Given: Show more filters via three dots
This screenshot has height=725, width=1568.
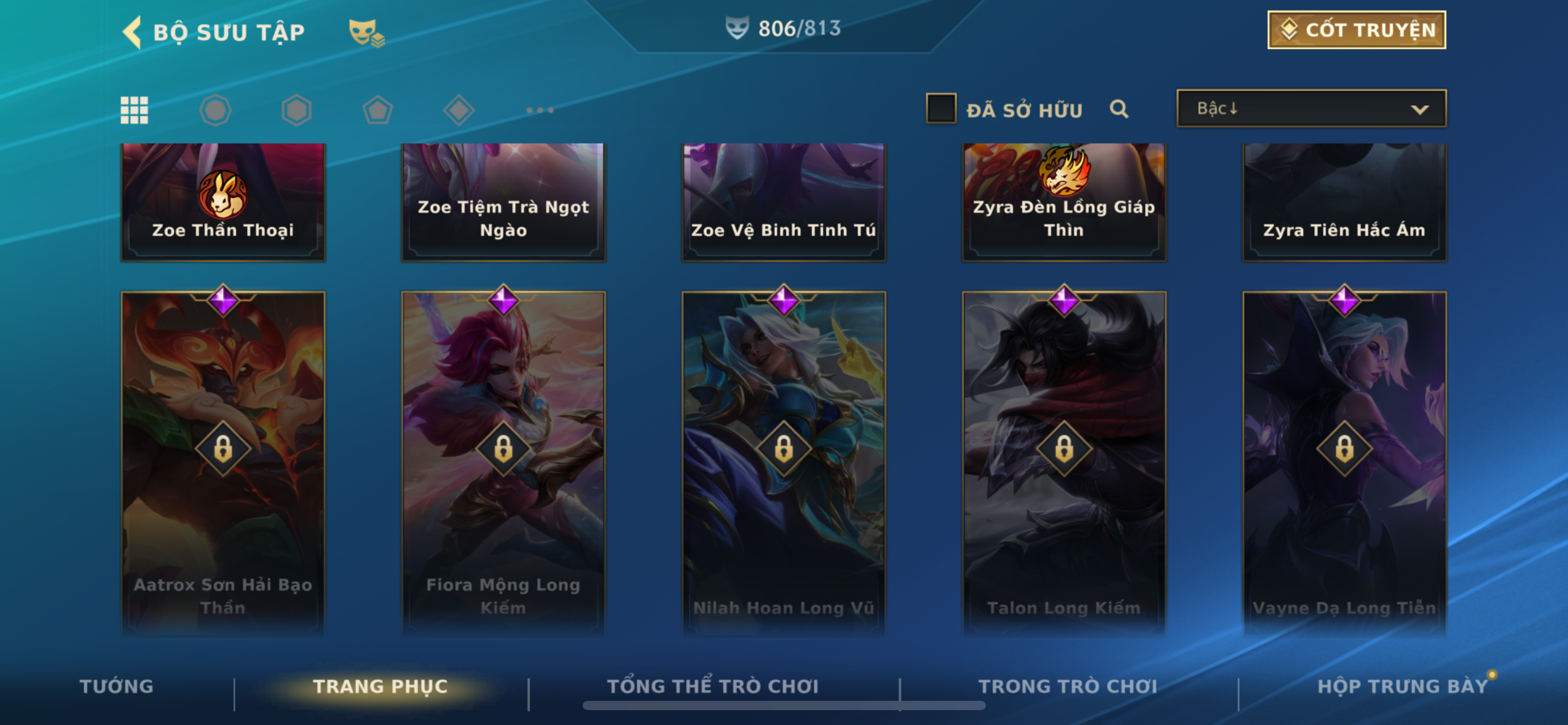Looking at the screenshot, I should point(540,110).
